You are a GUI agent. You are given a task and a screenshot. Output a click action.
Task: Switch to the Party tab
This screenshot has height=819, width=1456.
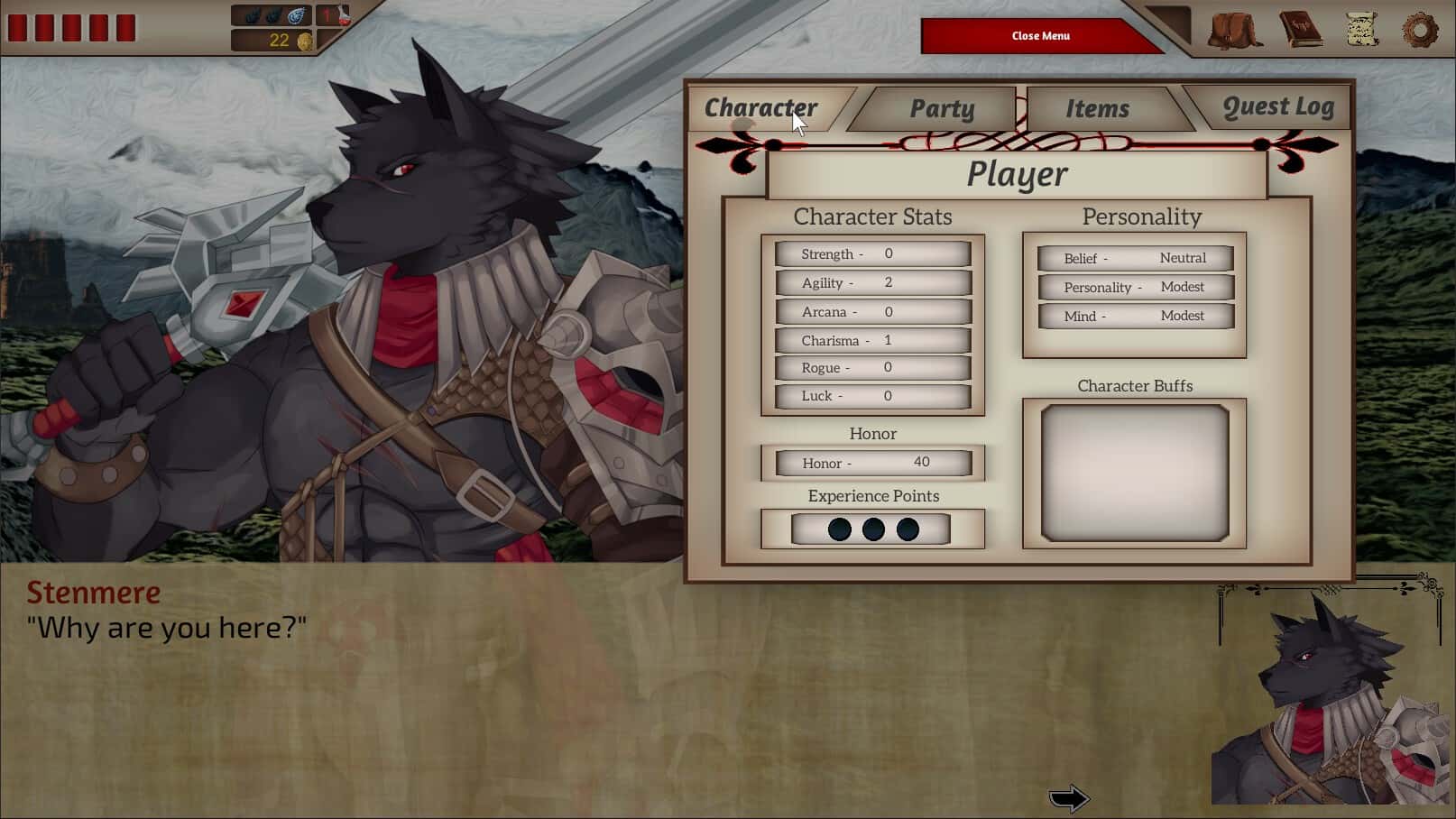(x=943, y=107)
